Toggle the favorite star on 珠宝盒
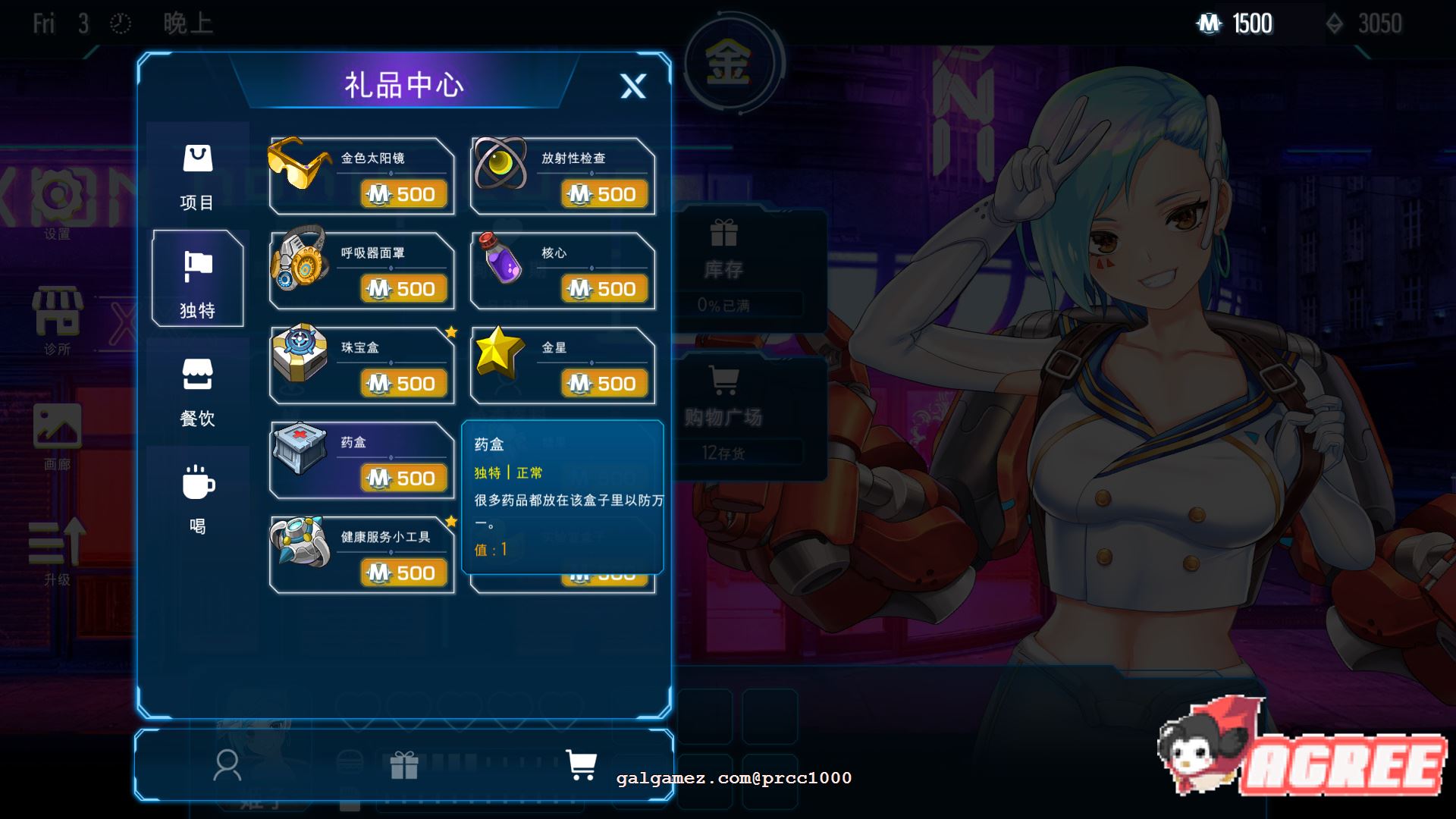 [x=450, y=331]
